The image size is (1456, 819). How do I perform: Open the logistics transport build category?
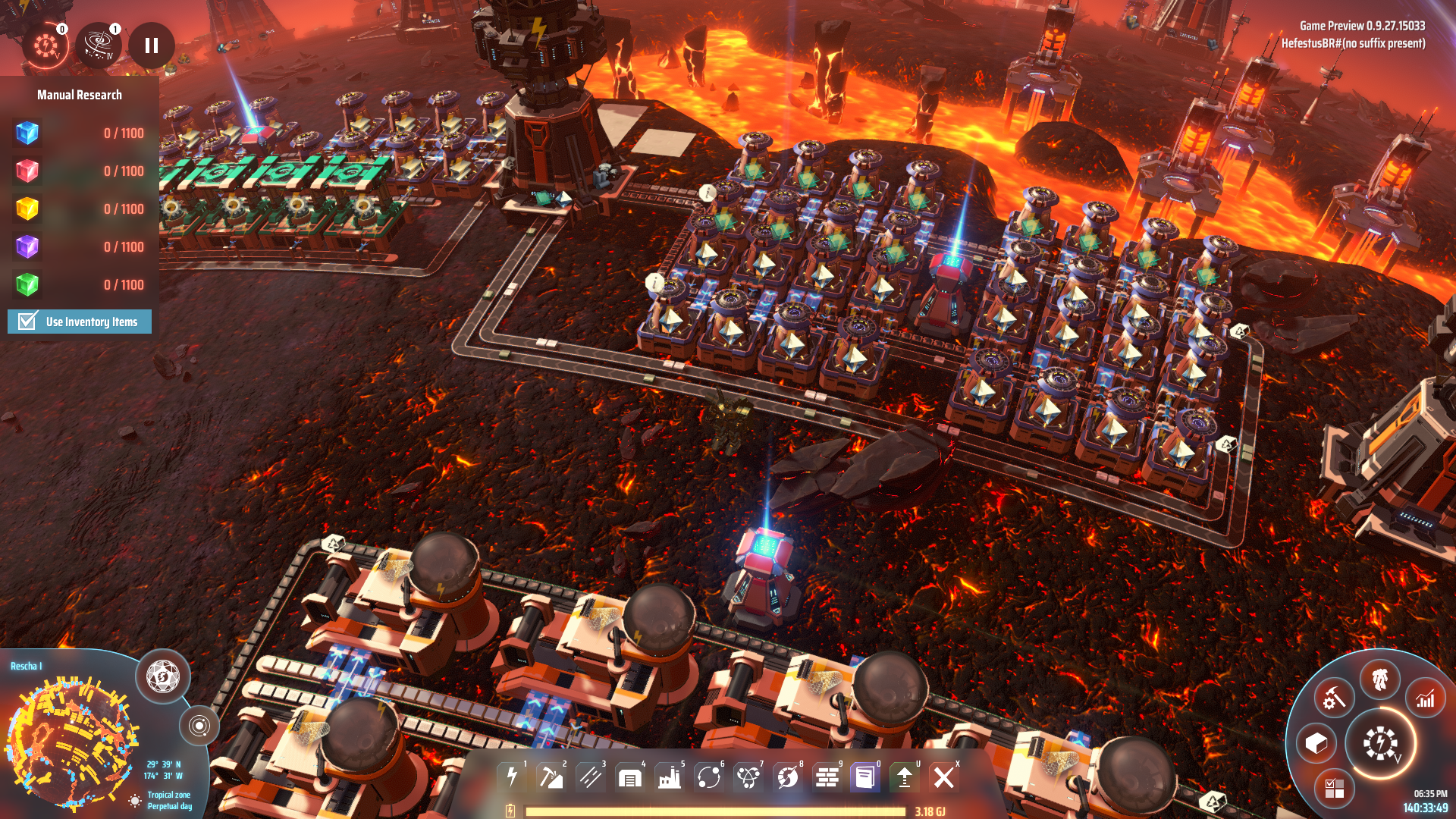(709, 777)
